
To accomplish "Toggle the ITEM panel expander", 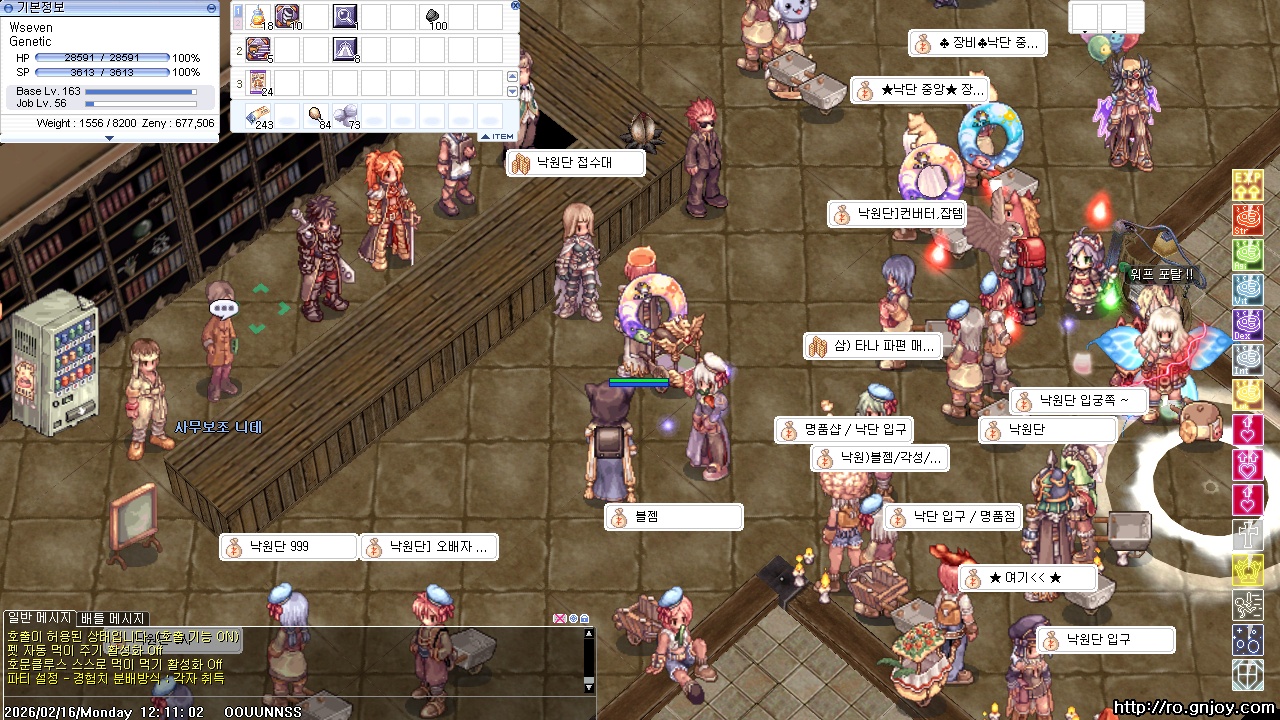I will [x=497, y=136].
